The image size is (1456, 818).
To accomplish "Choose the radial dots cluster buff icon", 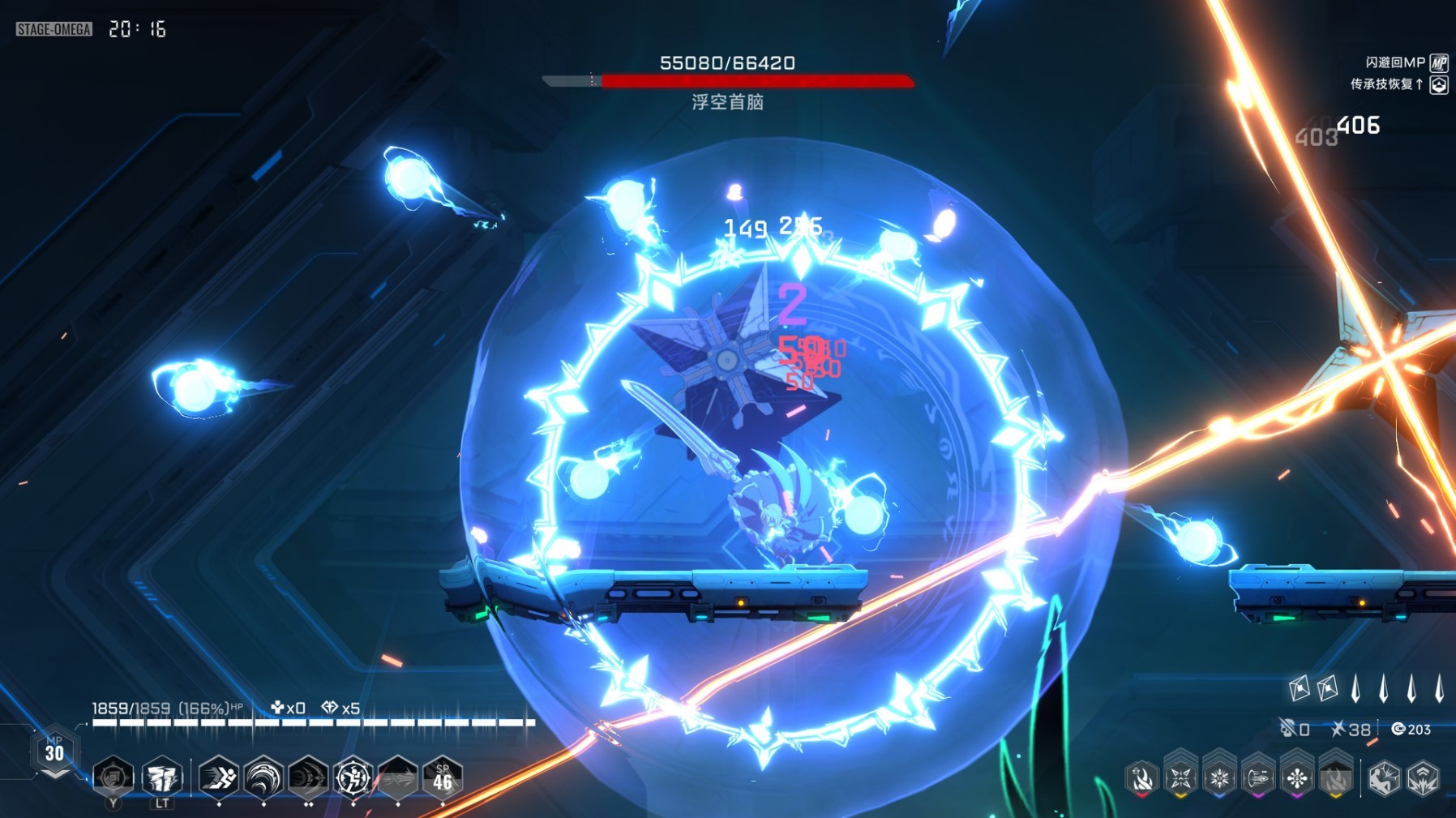I will (x=1297, y=778).
